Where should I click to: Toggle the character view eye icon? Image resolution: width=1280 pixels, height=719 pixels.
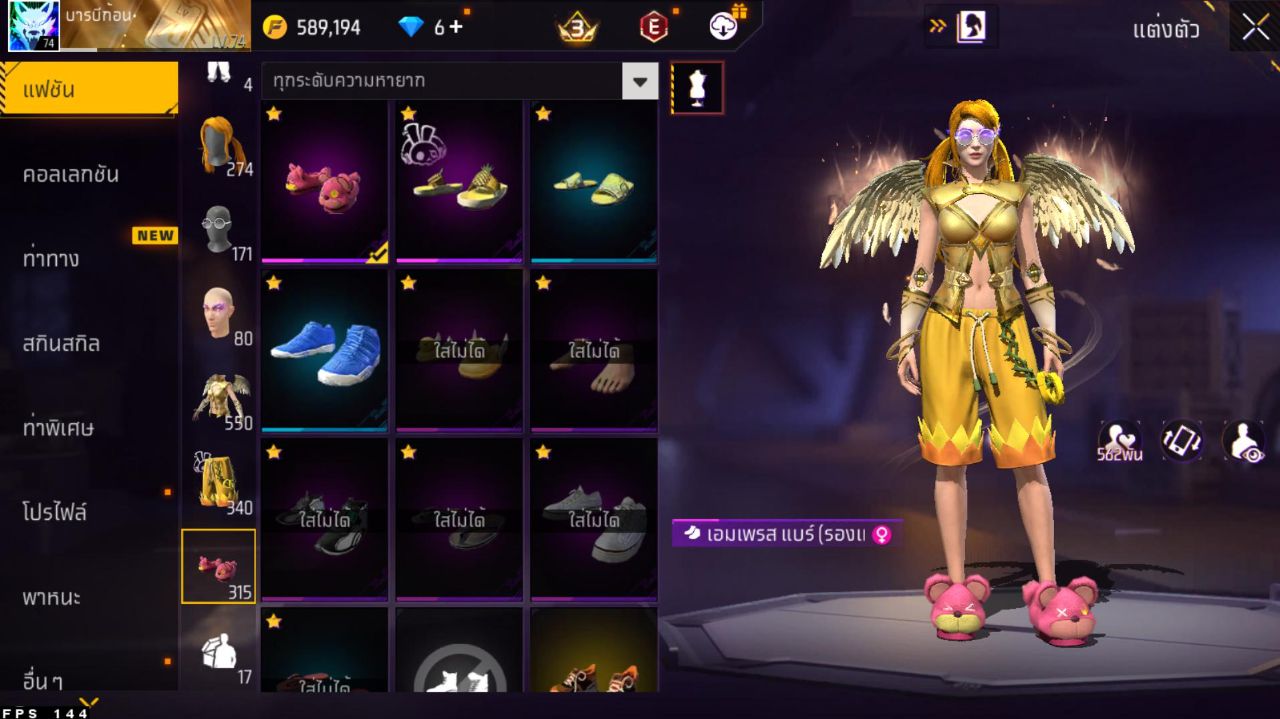point(1243,441)
